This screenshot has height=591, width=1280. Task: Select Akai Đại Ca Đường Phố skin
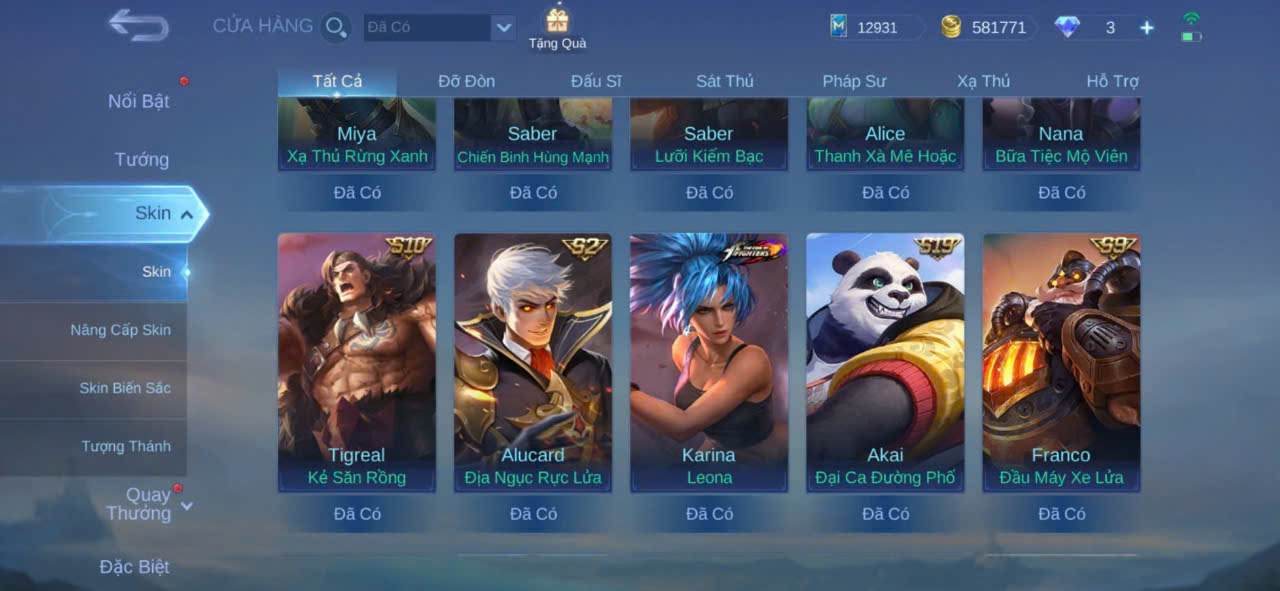(x=885, y=362)
